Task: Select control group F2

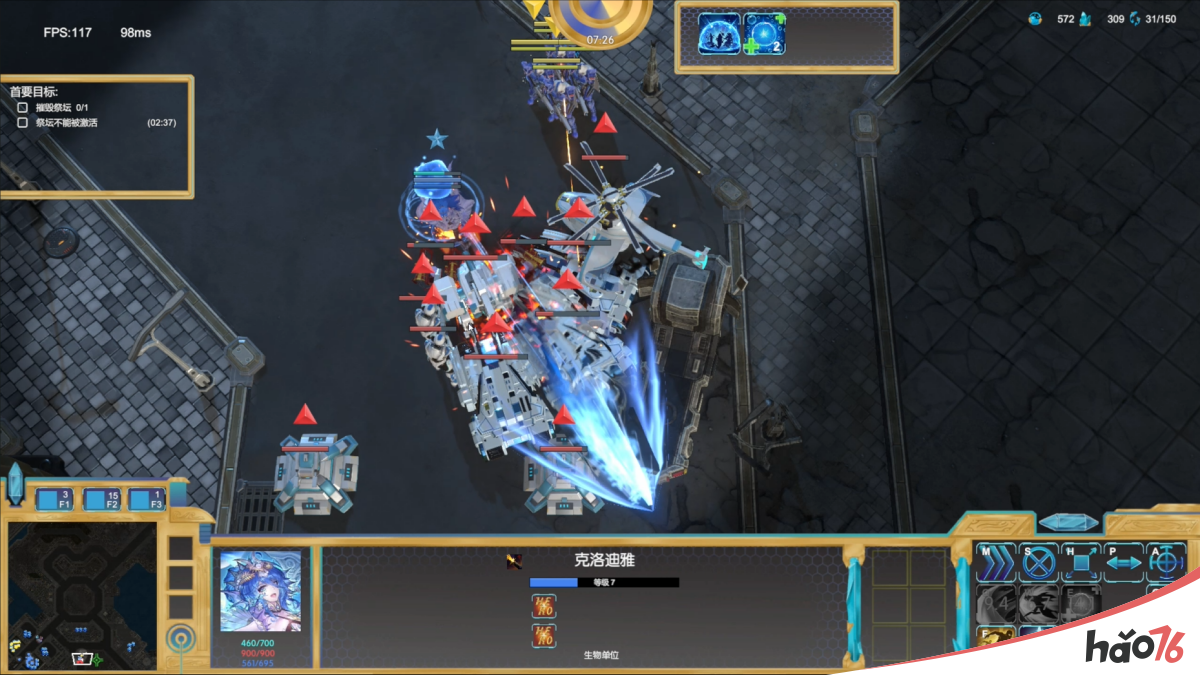Action: (102, 499)
